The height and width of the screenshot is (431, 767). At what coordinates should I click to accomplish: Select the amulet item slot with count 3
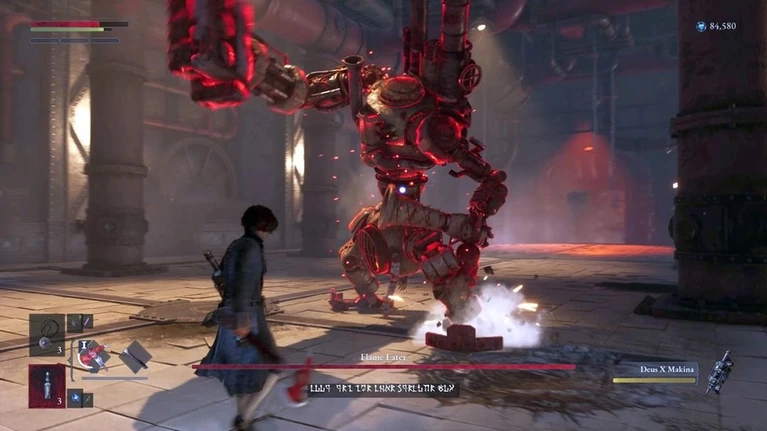coord(46,334)
